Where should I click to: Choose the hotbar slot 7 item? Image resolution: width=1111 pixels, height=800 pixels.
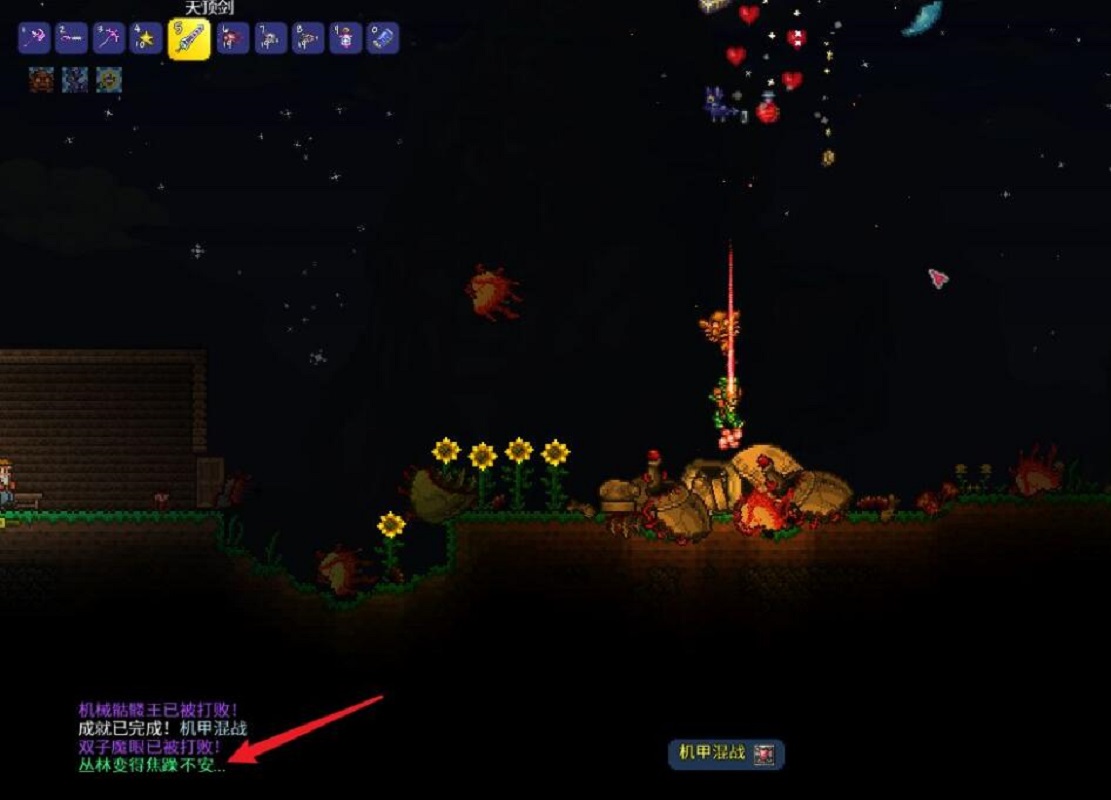pyautogui.click(x=270, y=39)
